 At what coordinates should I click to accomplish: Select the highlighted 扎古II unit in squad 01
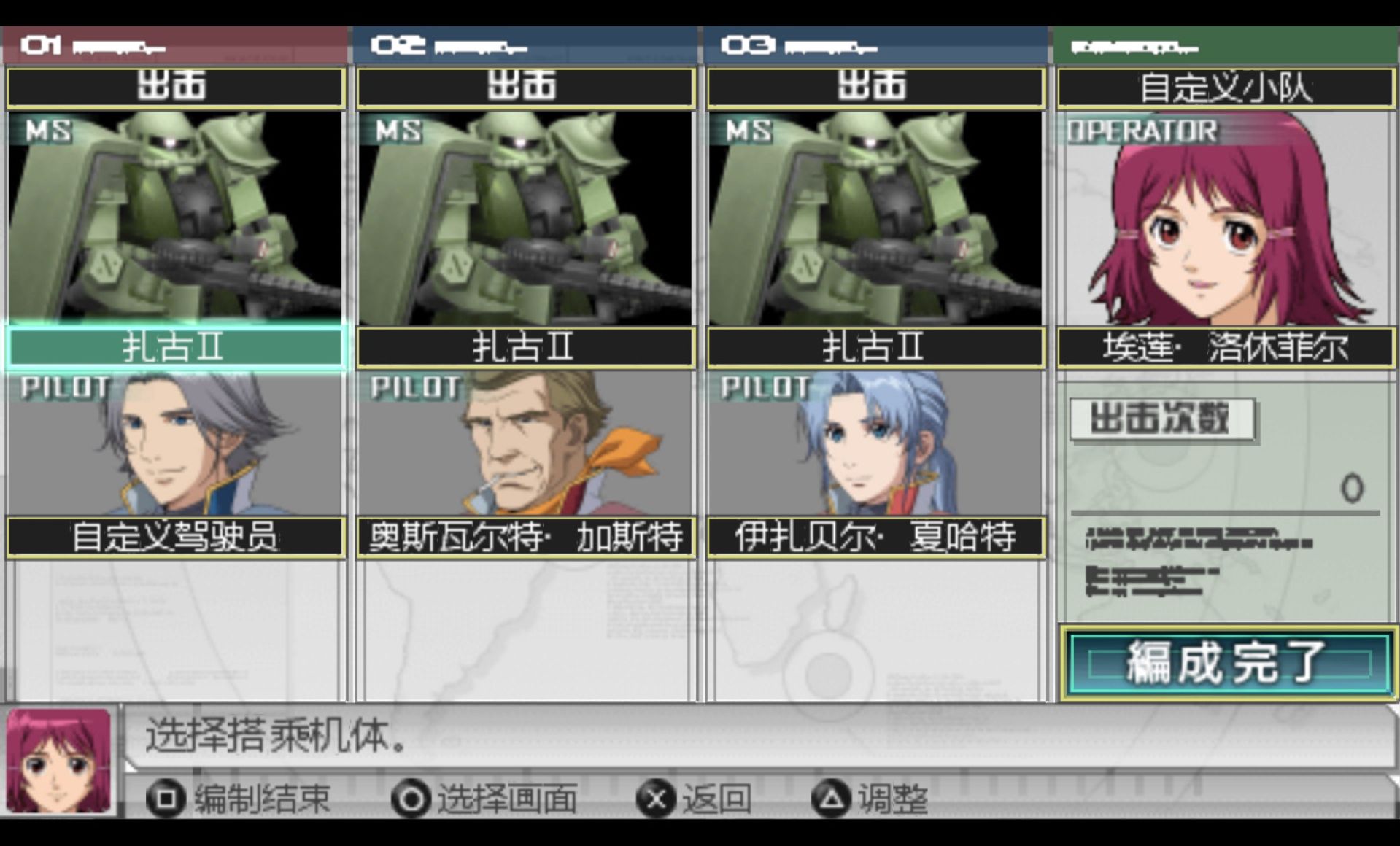(175, 347)
